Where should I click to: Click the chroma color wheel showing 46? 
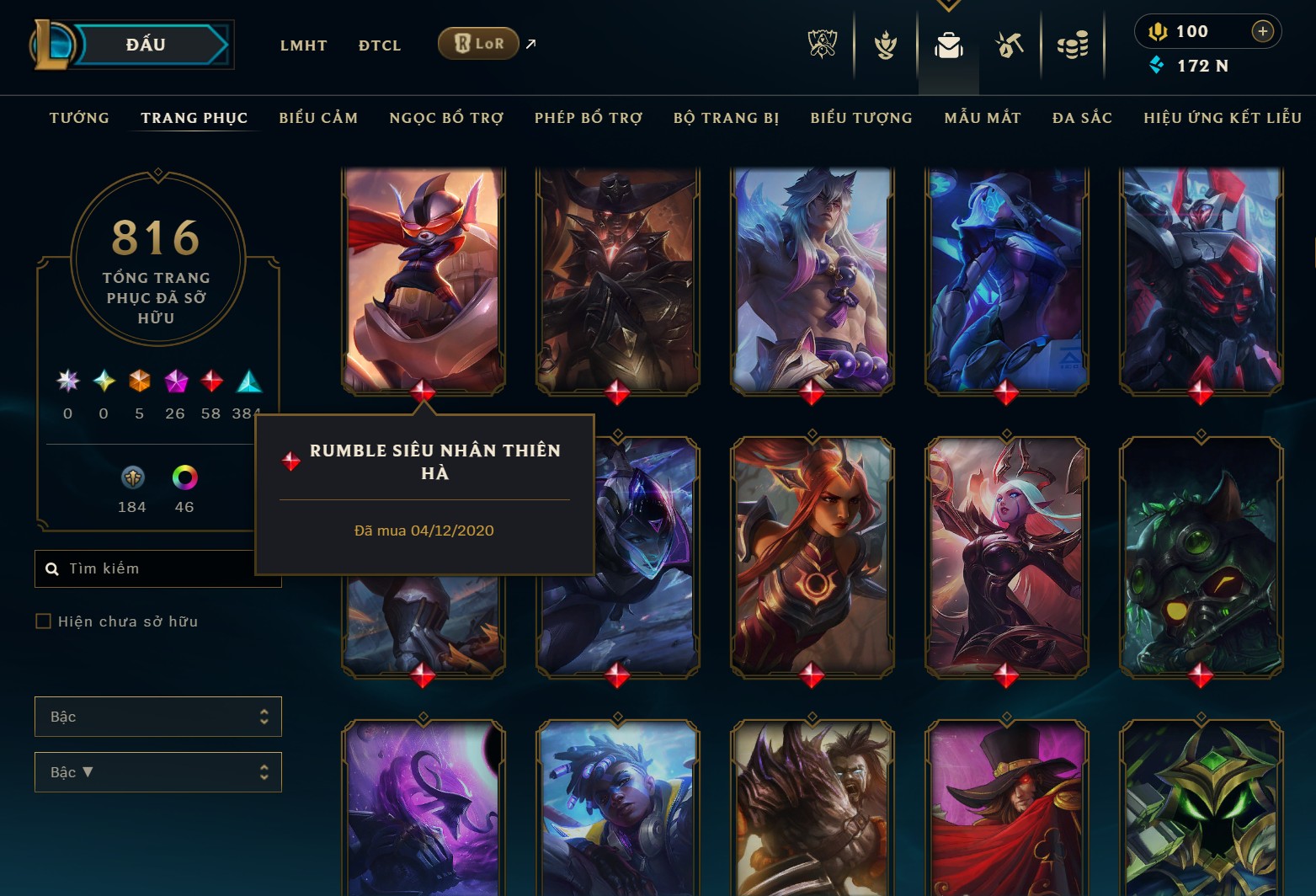(184, 477)
